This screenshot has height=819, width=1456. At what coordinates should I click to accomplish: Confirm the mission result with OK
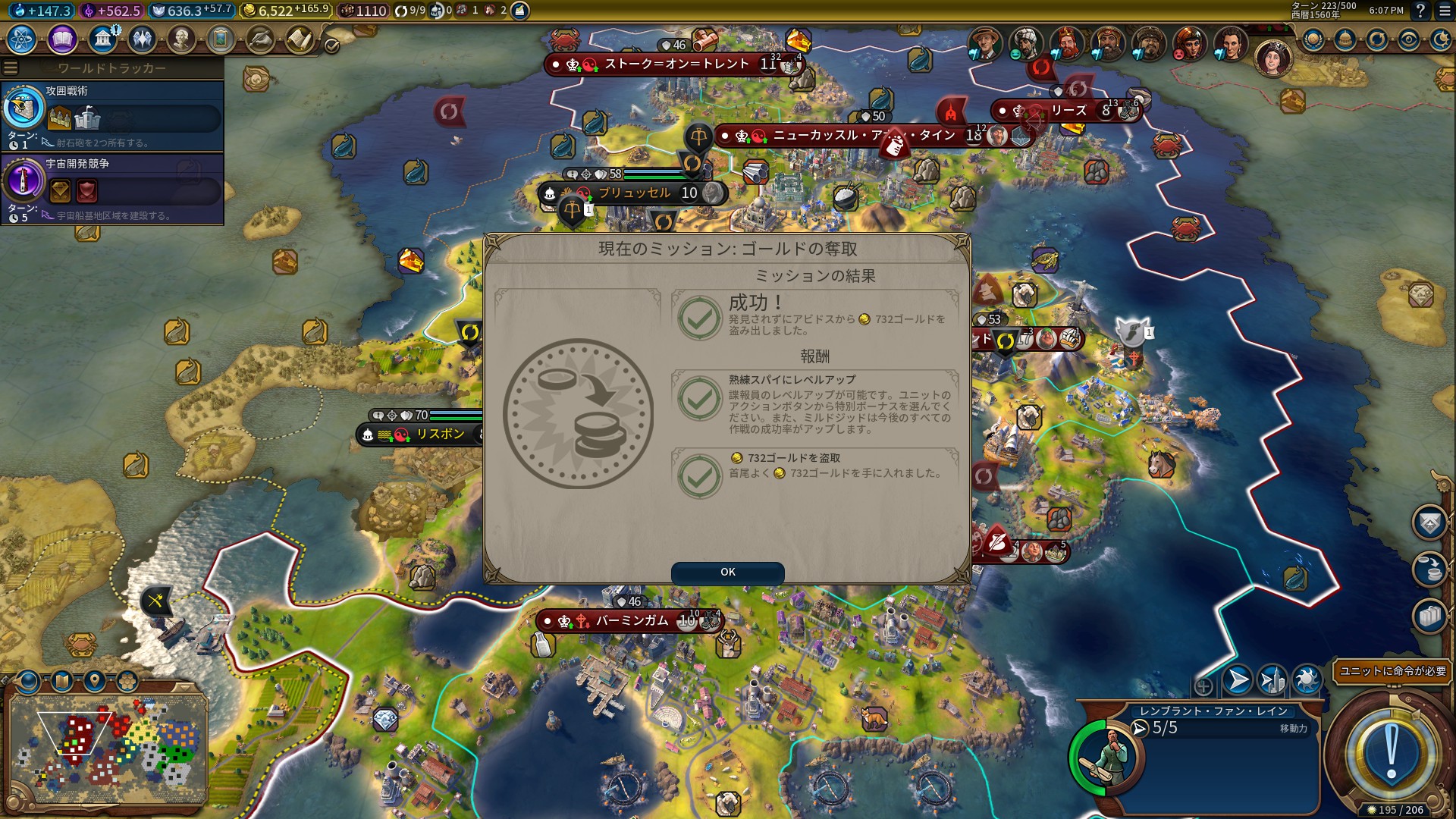coord(727,572)
